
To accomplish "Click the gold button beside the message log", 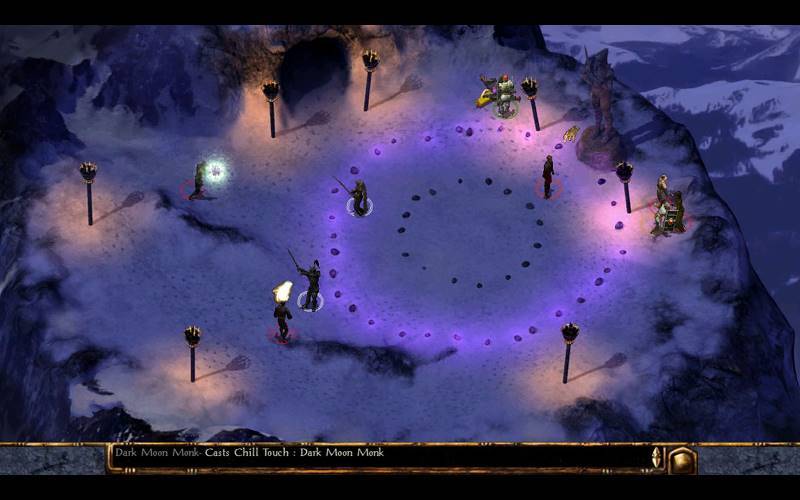I will tap(682, 459).
